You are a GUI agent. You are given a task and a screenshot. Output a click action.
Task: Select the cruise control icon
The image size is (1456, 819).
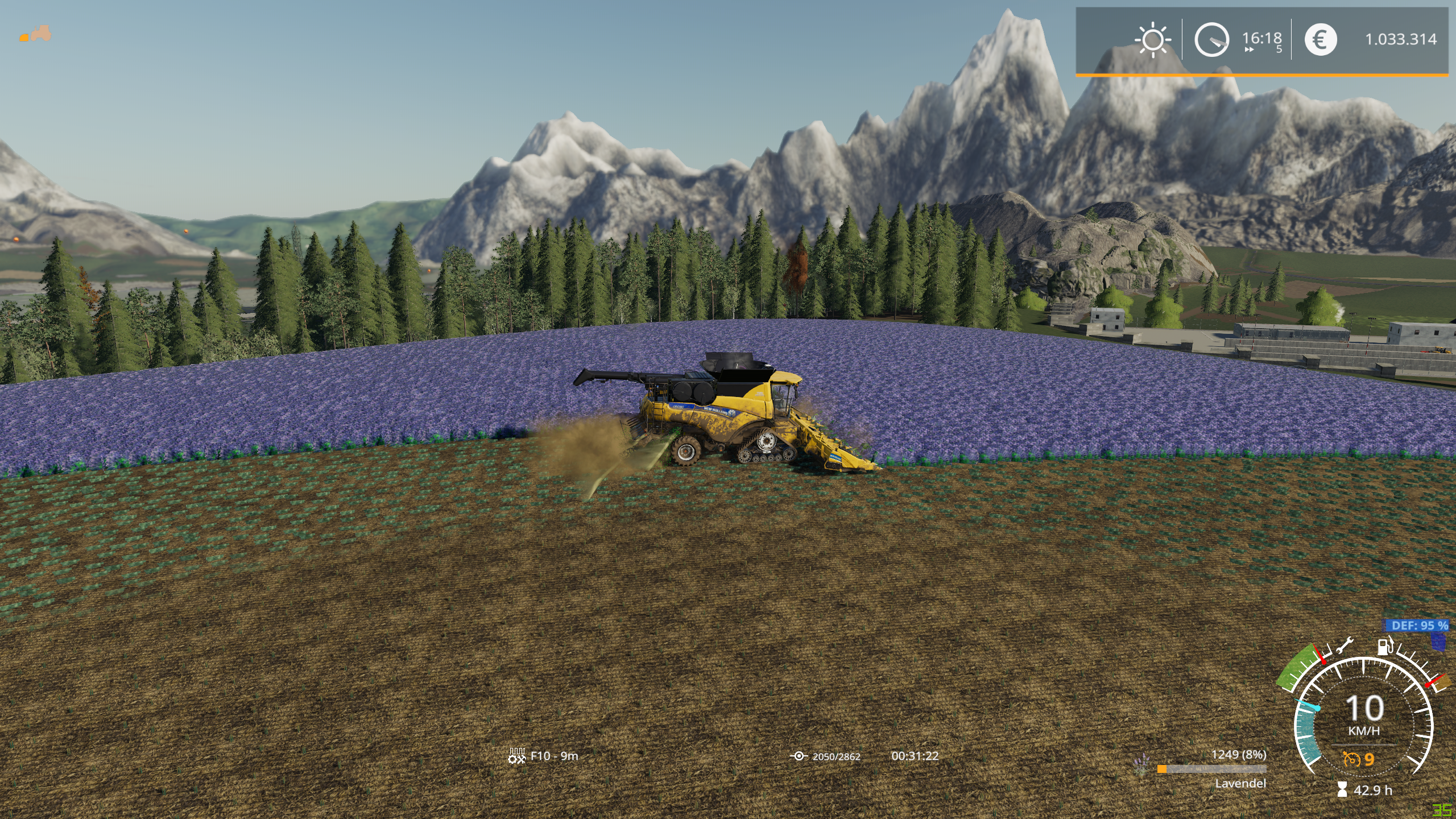click(x=1351, y=759)
